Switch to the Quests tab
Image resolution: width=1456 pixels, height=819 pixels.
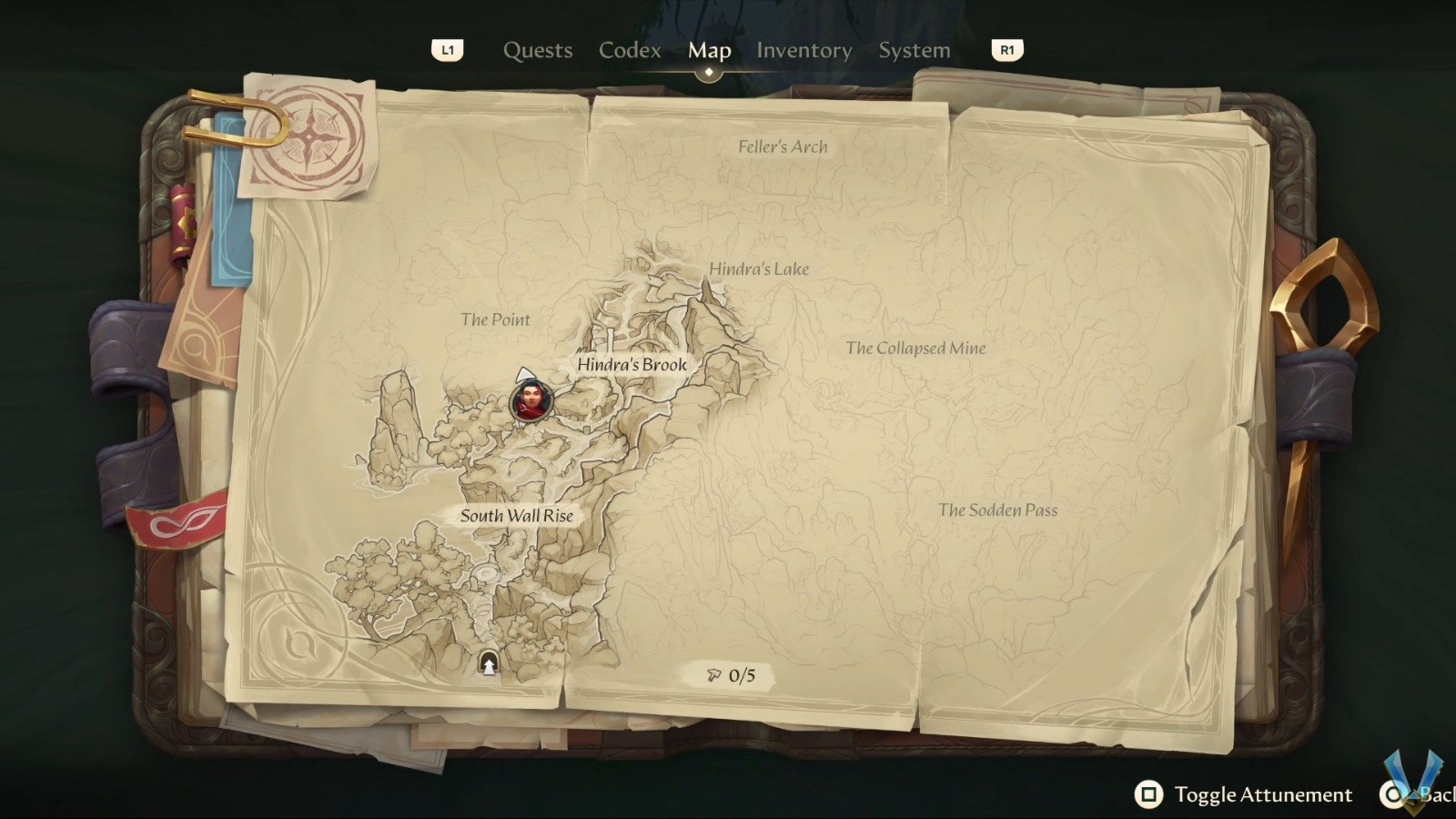coord(537,51)
